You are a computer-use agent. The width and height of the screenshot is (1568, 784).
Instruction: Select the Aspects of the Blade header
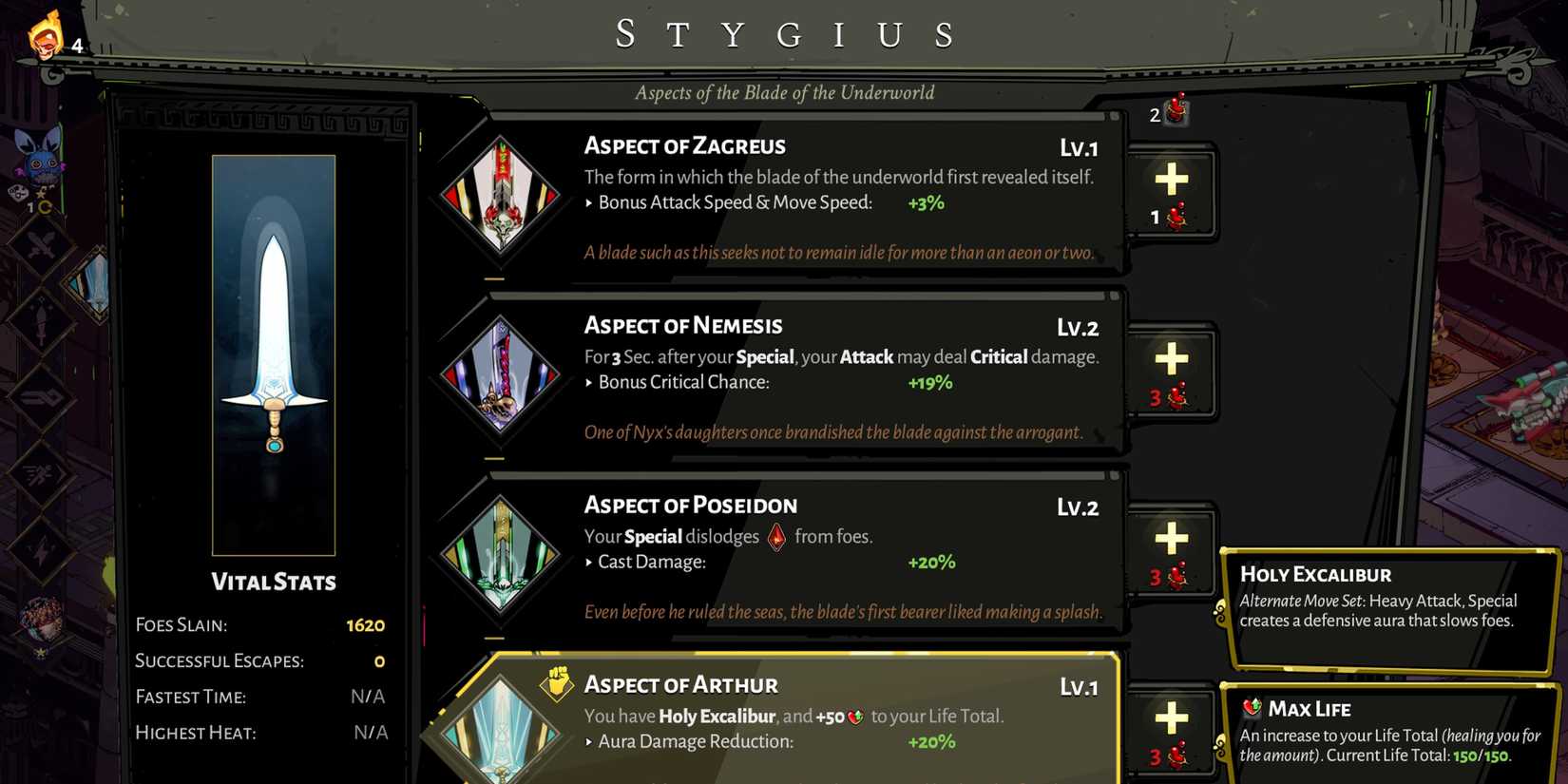coord(784,92)
